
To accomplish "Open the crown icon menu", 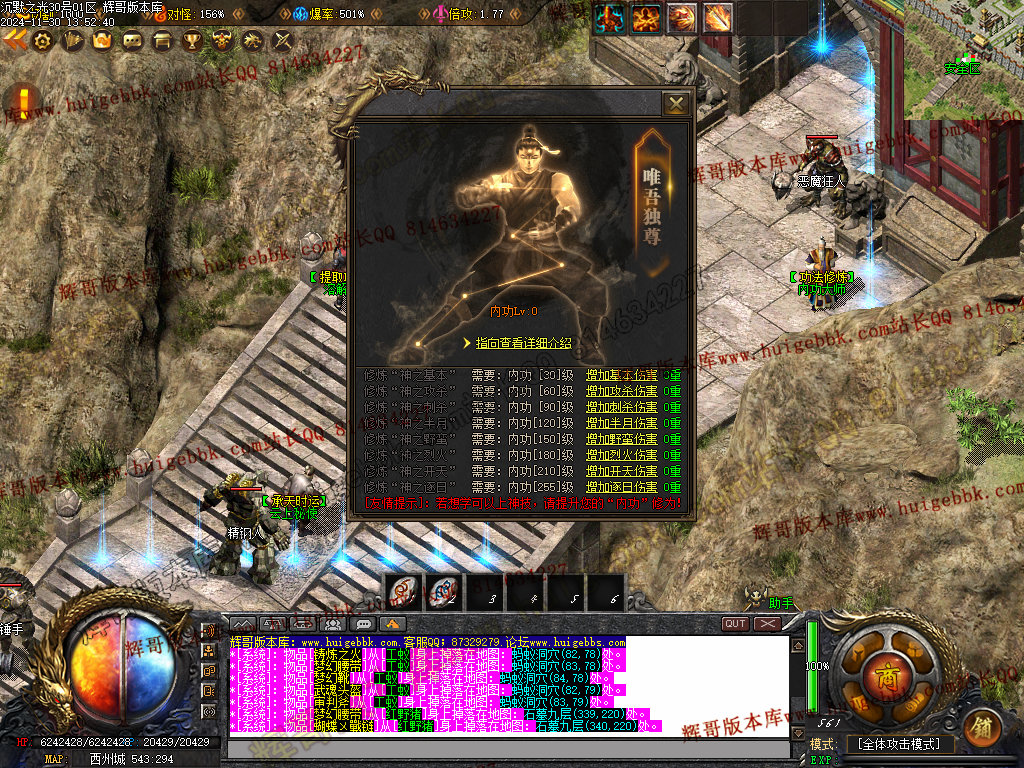I will click(101, 41).
